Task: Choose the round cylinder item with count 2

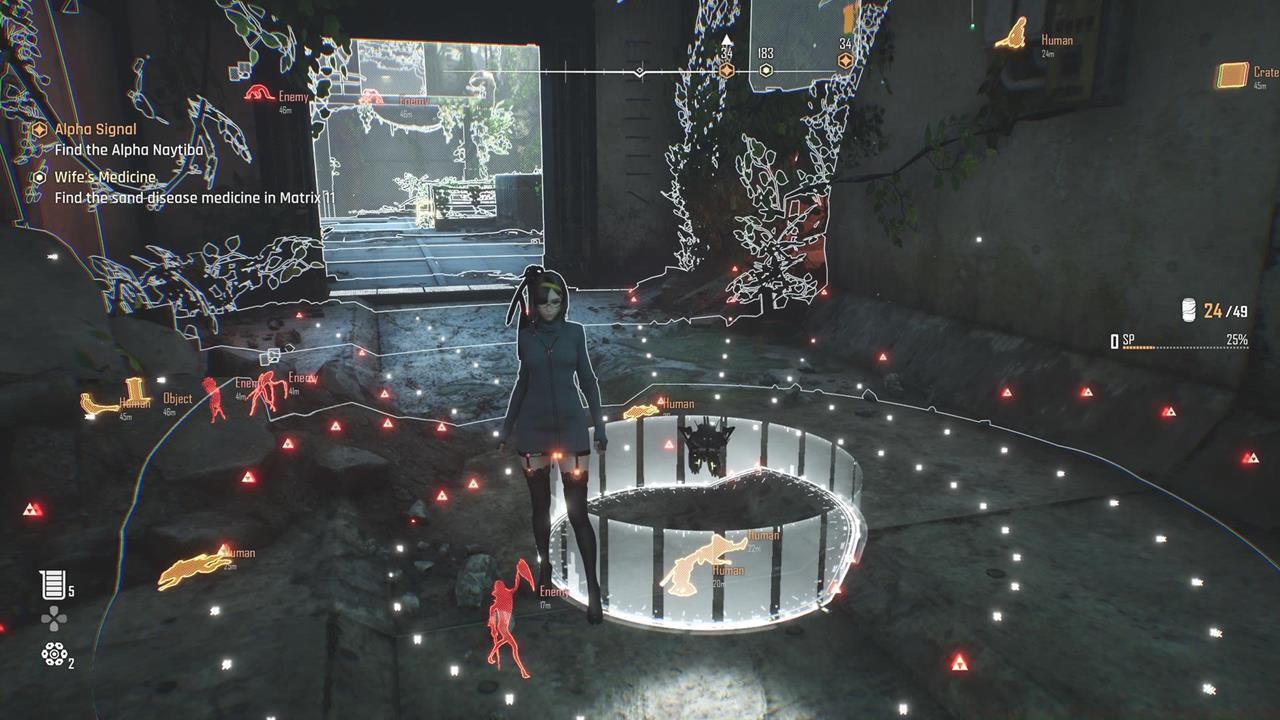Action: [53, 655]
